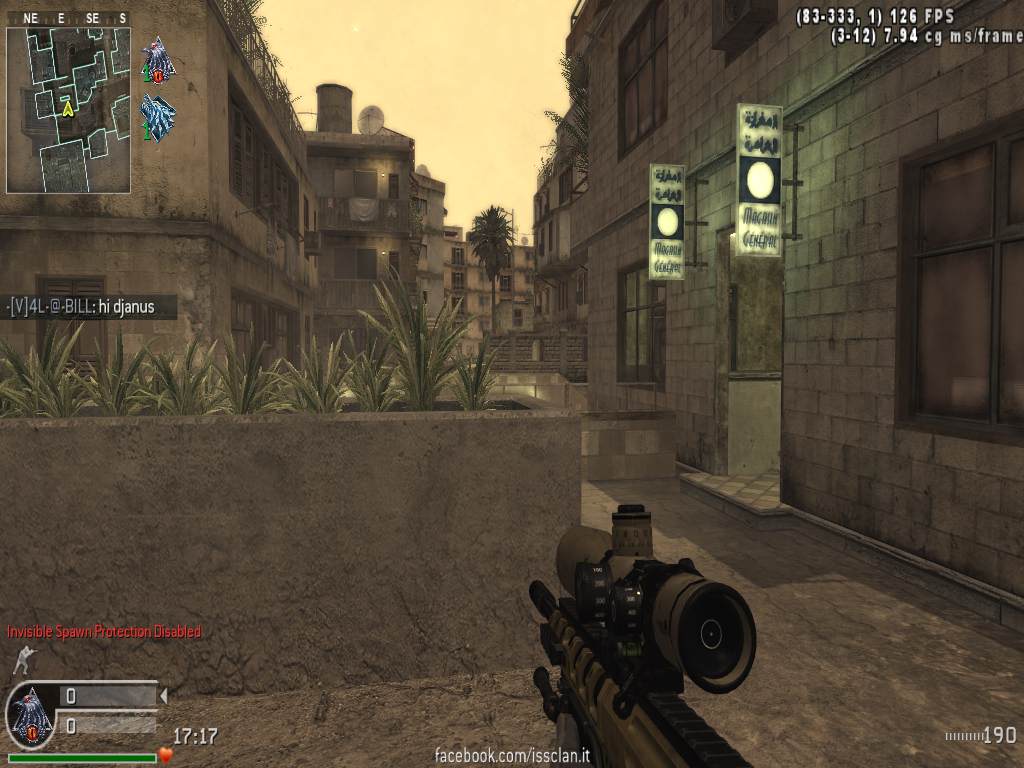Click the compass strip above the minimap
Viewport: 1024px width, 768px height.
tap(68, 18)
